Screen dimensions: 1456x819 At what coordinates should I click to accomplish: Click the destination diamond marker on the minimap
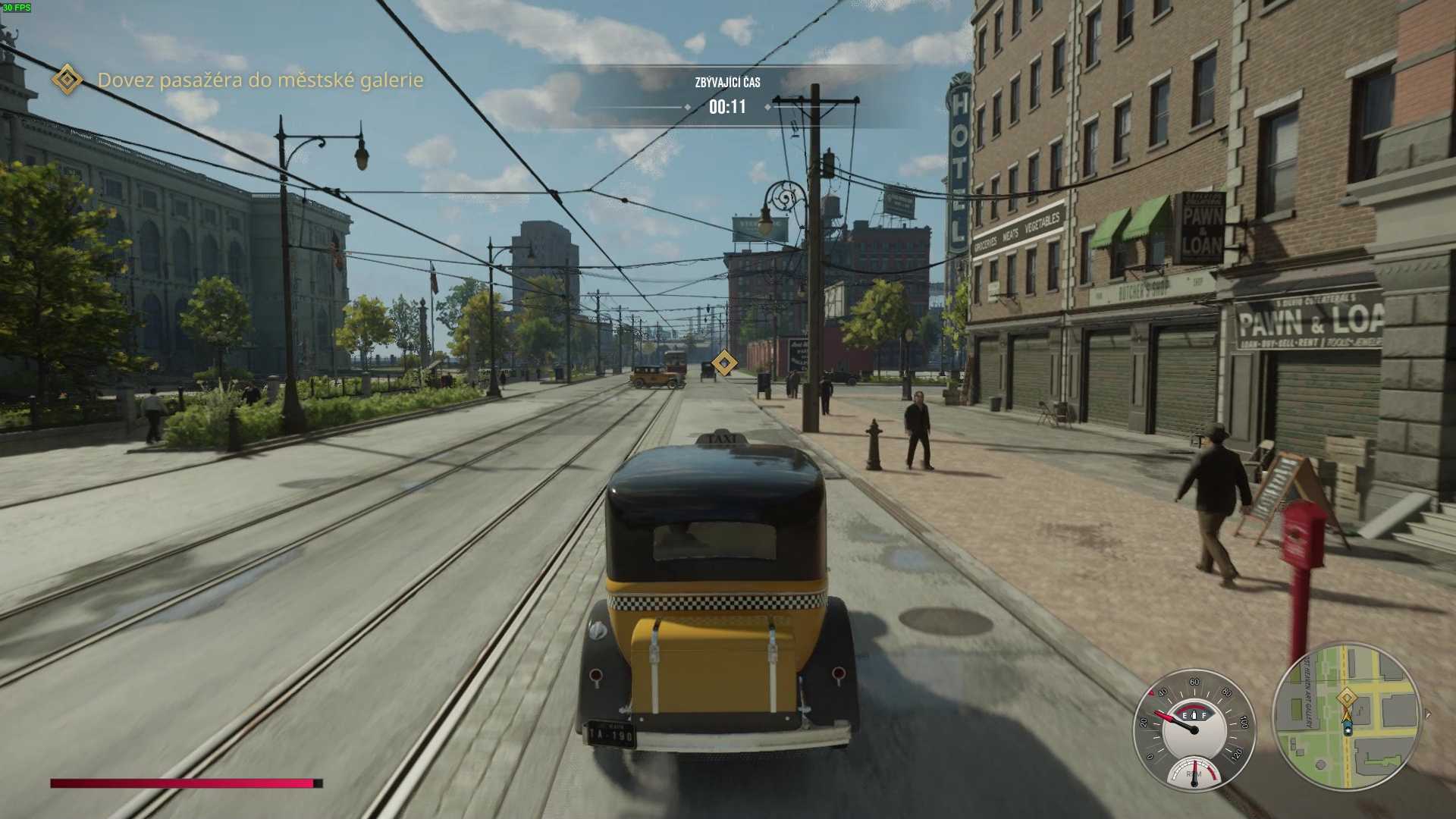coord(1347,697)
